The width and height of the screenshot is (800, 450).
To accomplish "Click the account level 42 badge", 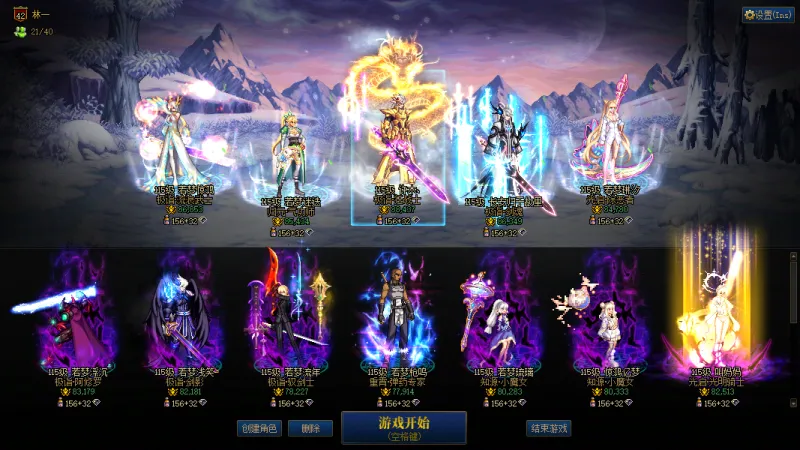I will (21, 14).
